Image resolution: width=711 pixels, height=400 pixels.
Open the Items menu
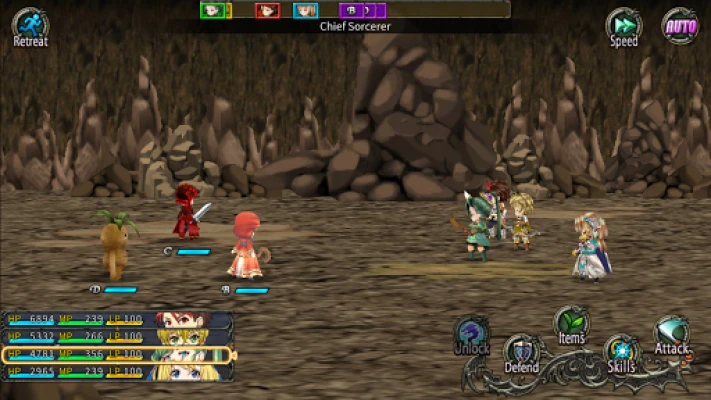571,324
